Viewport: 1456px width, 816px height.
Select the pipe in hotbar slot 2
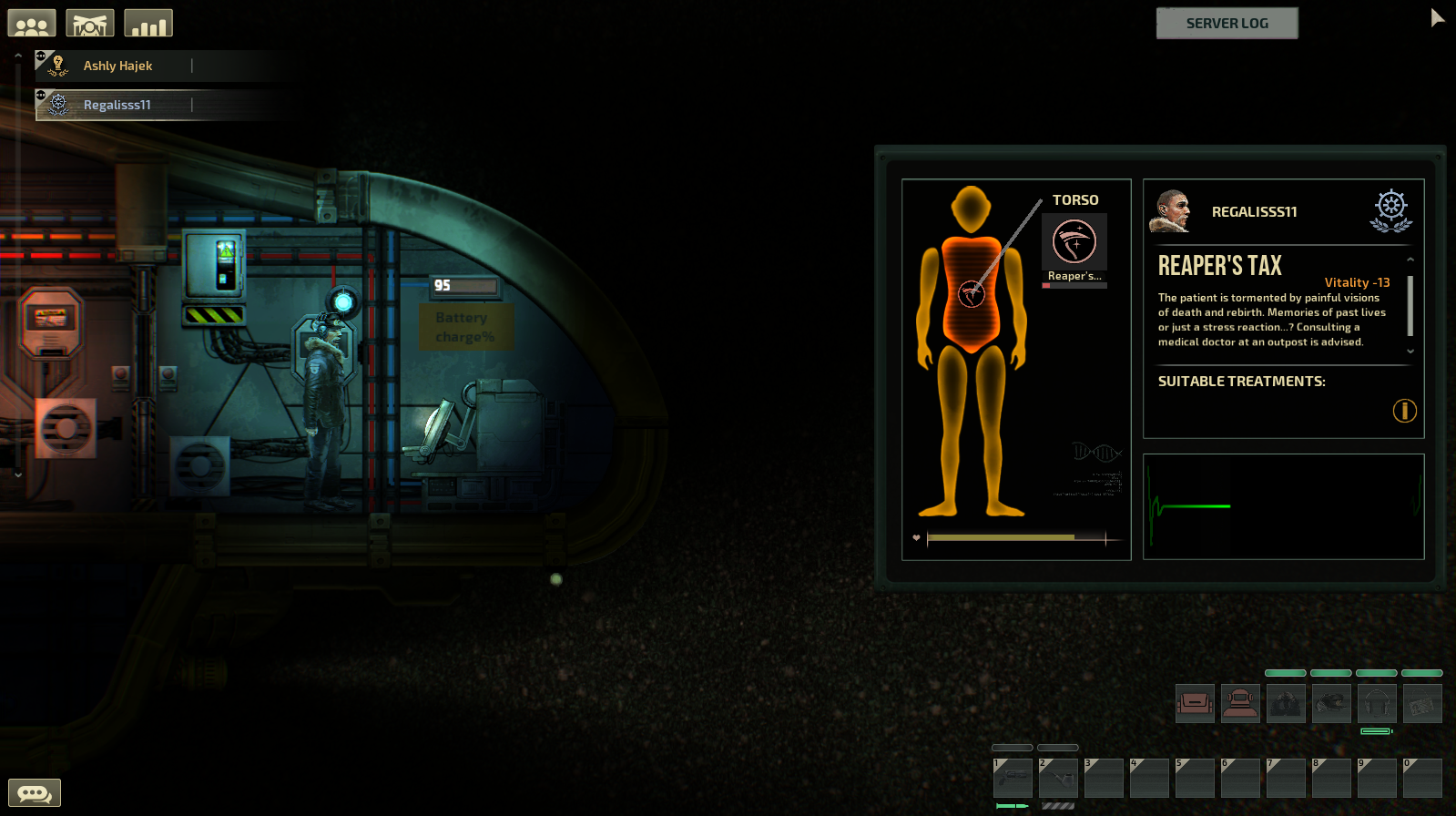pos(1058,779)
